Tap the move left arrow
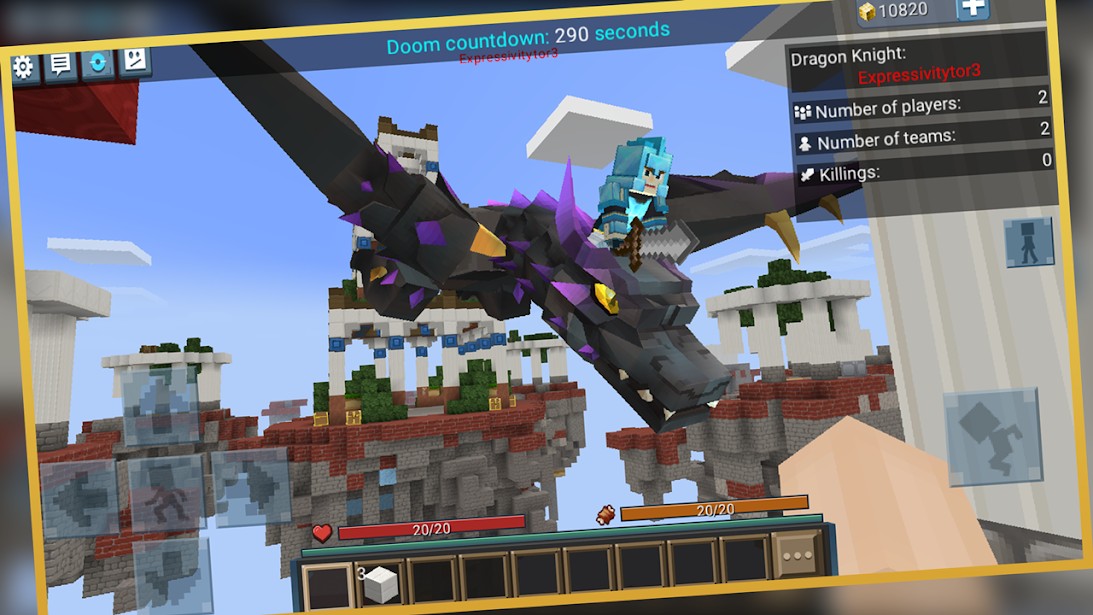Screen dimensions: 1093x615 pos(79,497)
